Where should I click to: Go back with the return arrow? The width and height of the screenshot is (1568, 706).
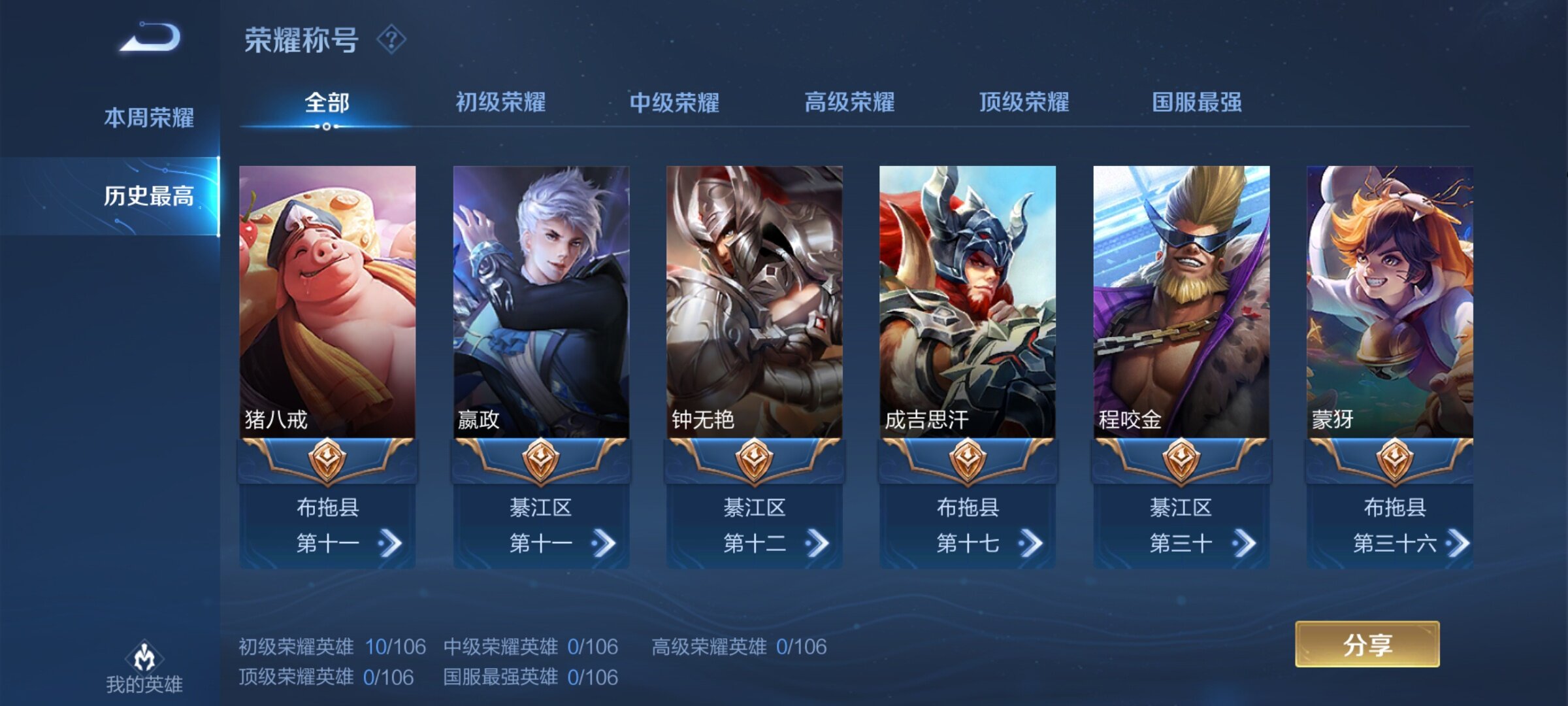point(150,38)
